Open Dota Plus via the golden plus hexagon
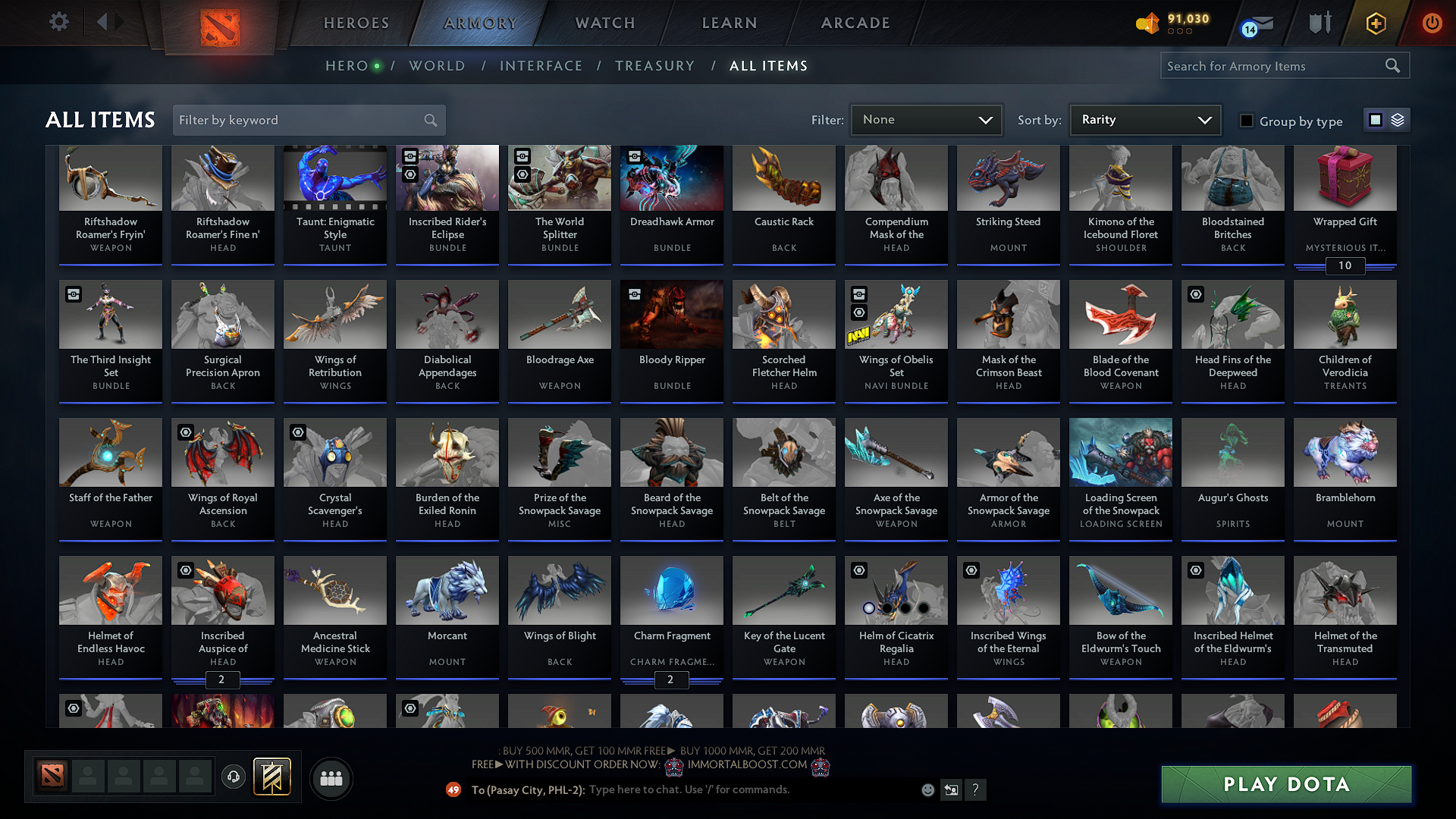This screenshot has width=1456, height=819. click(1375, 23)
